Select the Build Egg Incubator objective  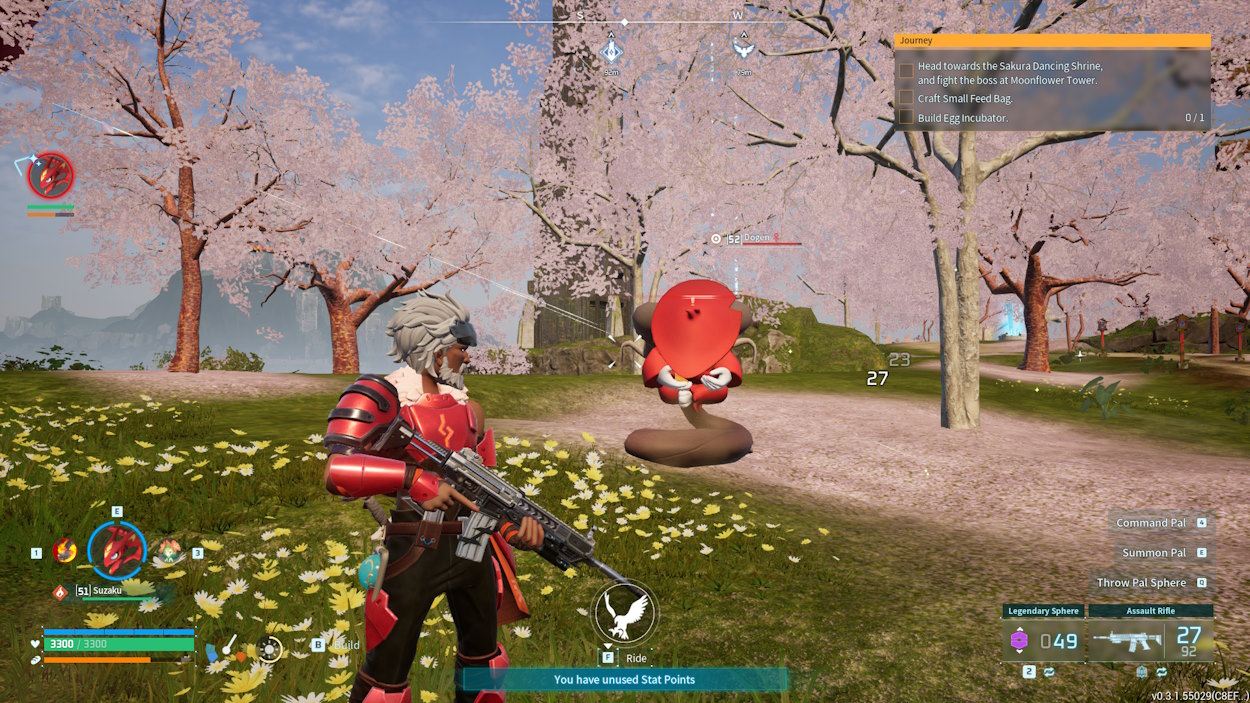pyautogui.click(x=962, y=118)
